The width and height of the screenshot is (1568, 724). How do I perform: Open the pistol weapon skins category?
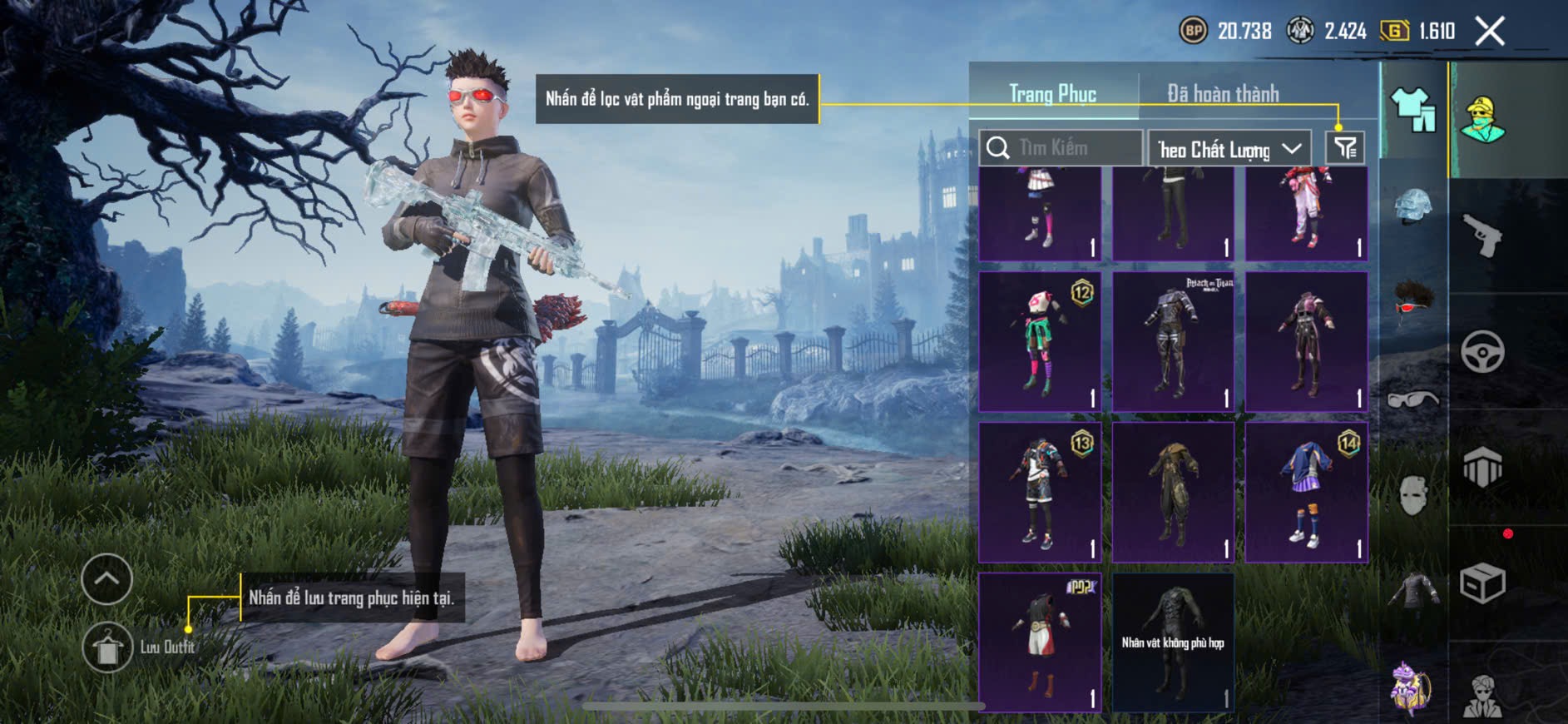pyautogui.click(x=1482, y=236)
